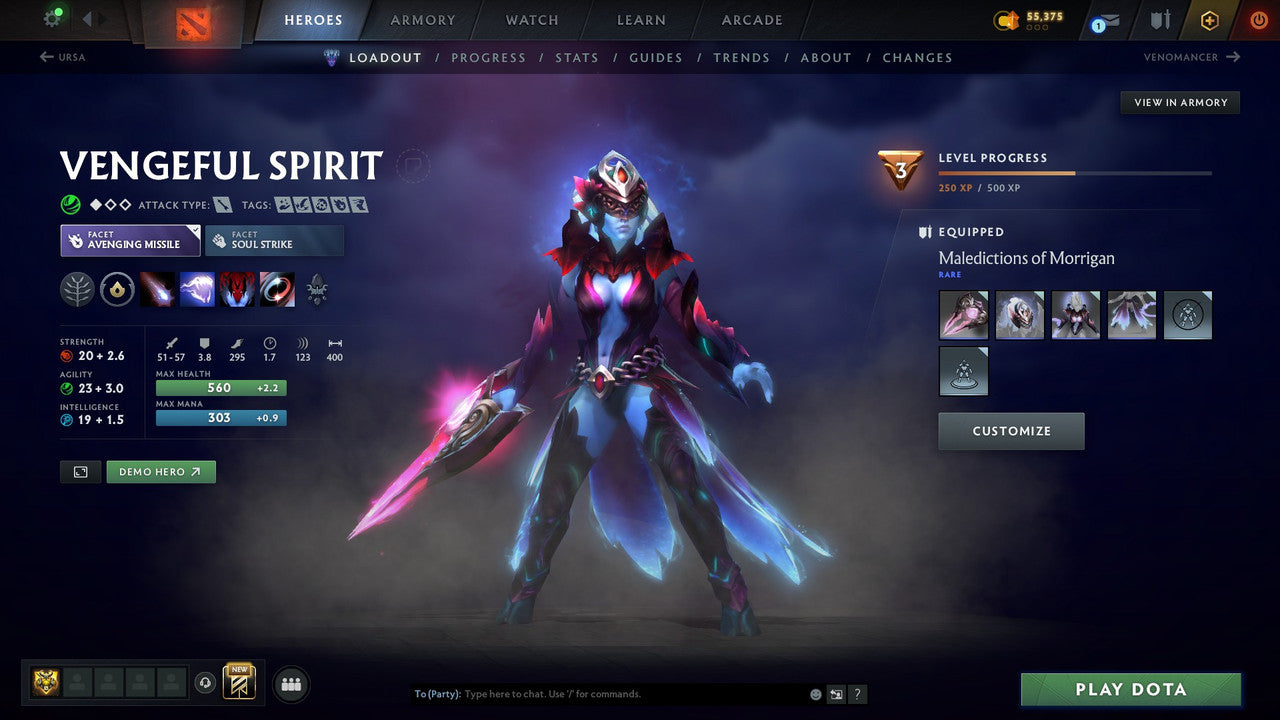The image size is (1280, 720).
Task: Select the Avenging Missile facet
Action: click(130, 240)
